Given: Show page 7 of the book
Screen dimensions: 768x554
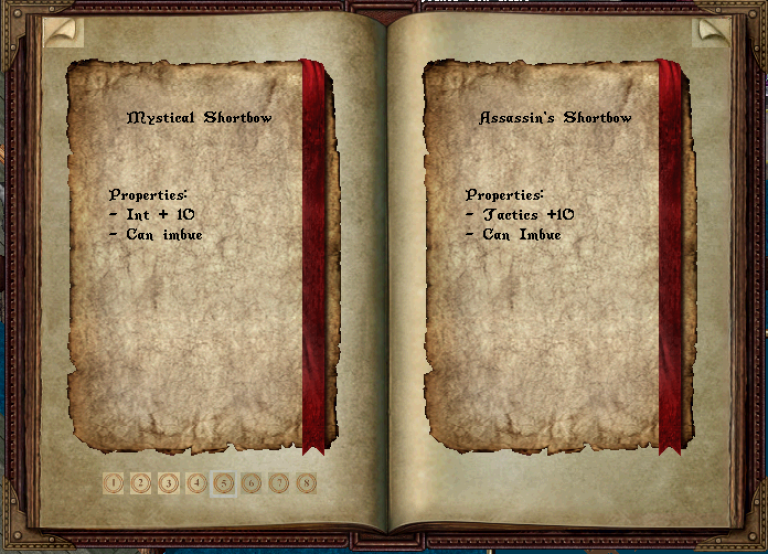Looking at the screenshot, I should point(279,484).
